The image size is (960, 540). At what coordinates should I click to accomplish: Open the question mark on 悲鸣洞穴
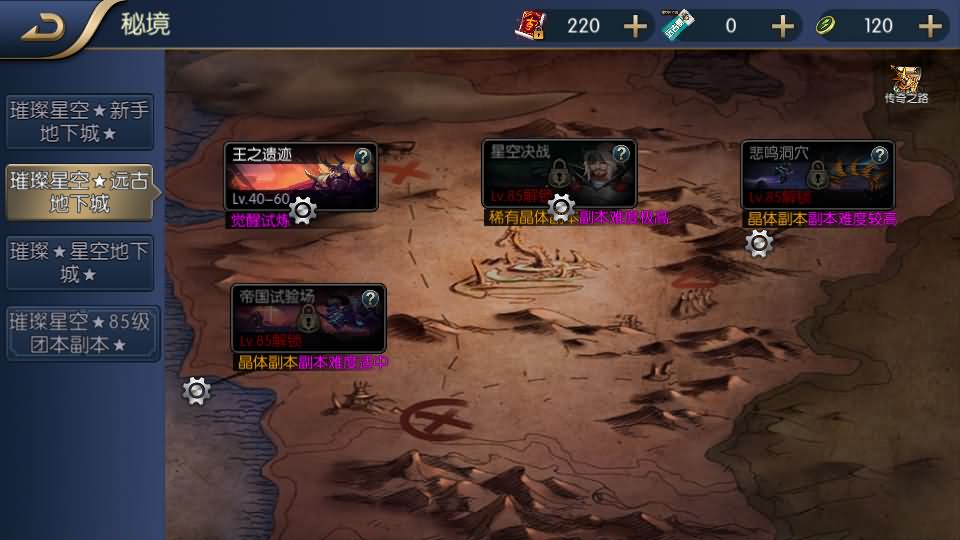(x=879, y=155)
